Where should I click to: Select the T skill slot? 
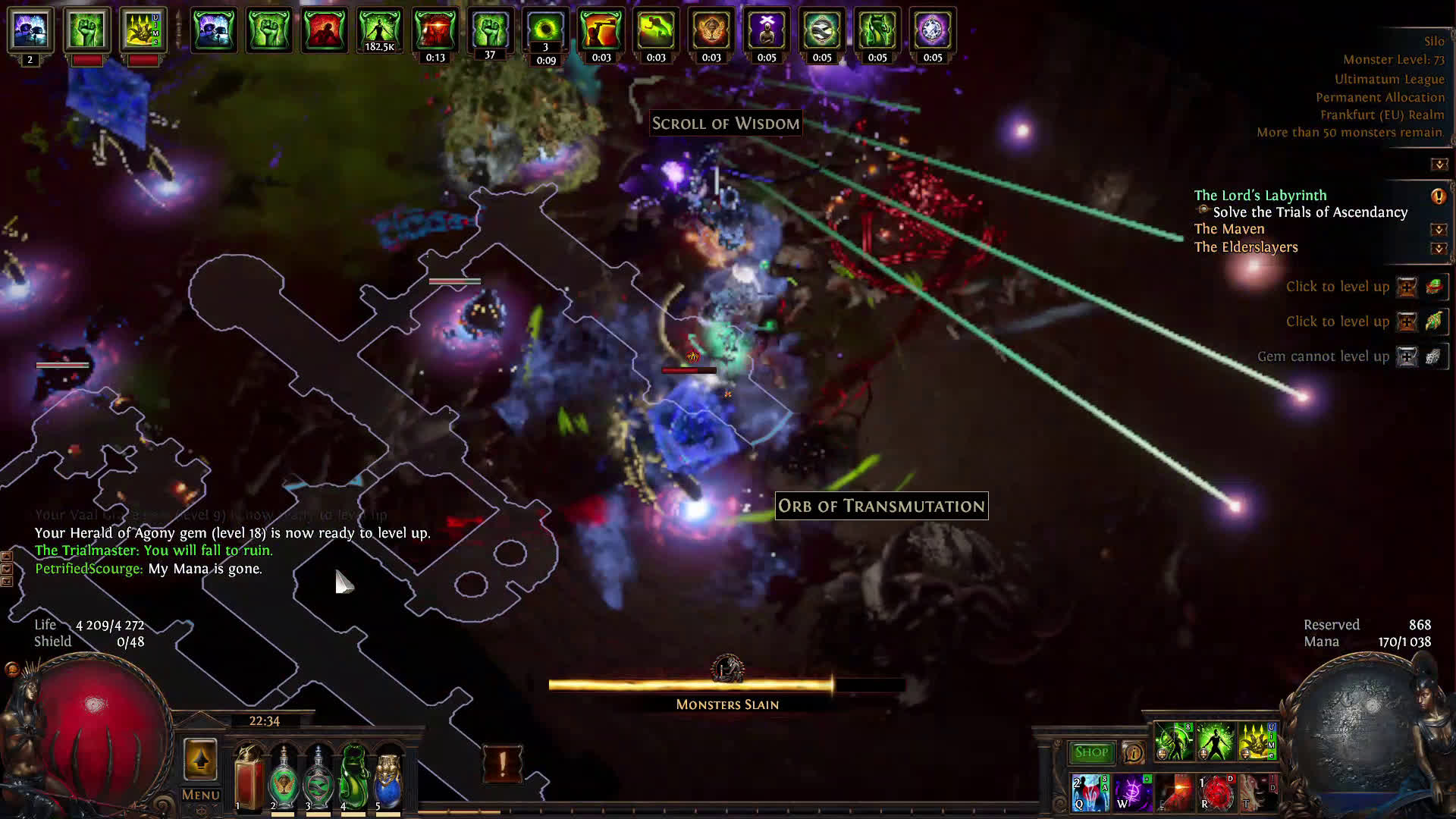tap(1257, 792)
